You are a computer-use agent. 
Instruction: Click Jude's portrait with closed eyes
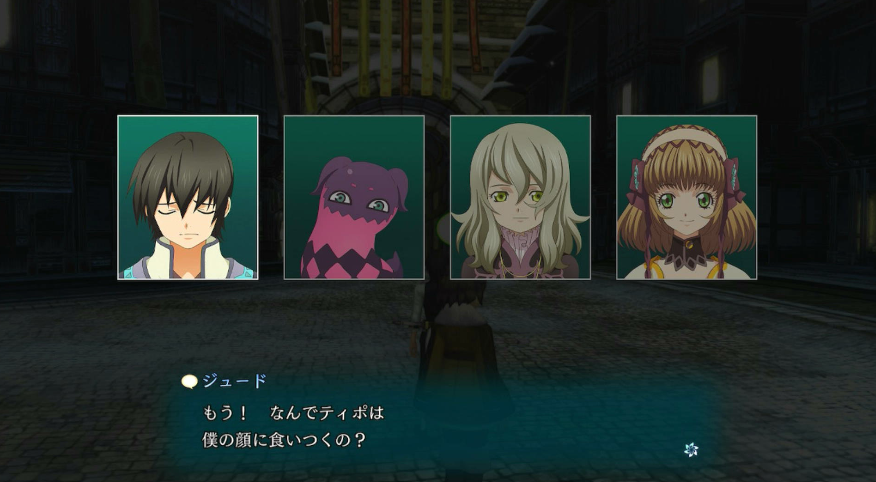click(187, 197)
